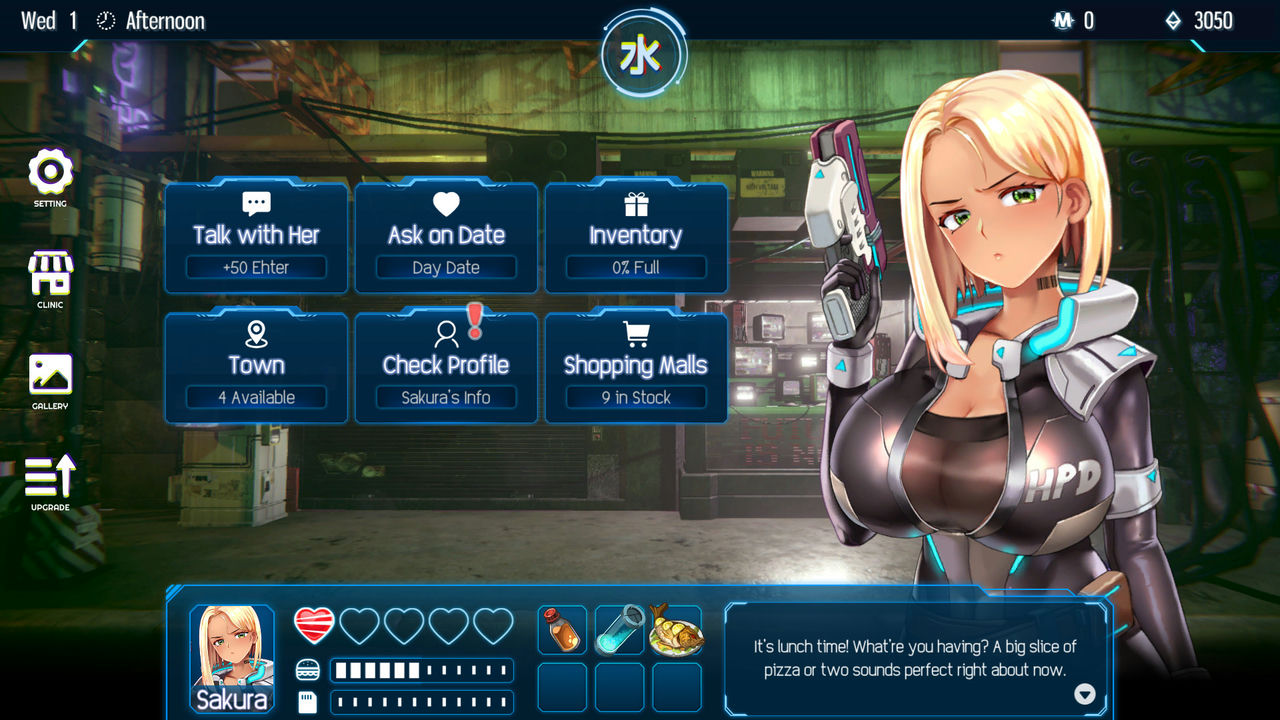Click Ask on Date for a Day Date
The height and width of the screenshot is (720, 1280).
(x=445, y=235)
